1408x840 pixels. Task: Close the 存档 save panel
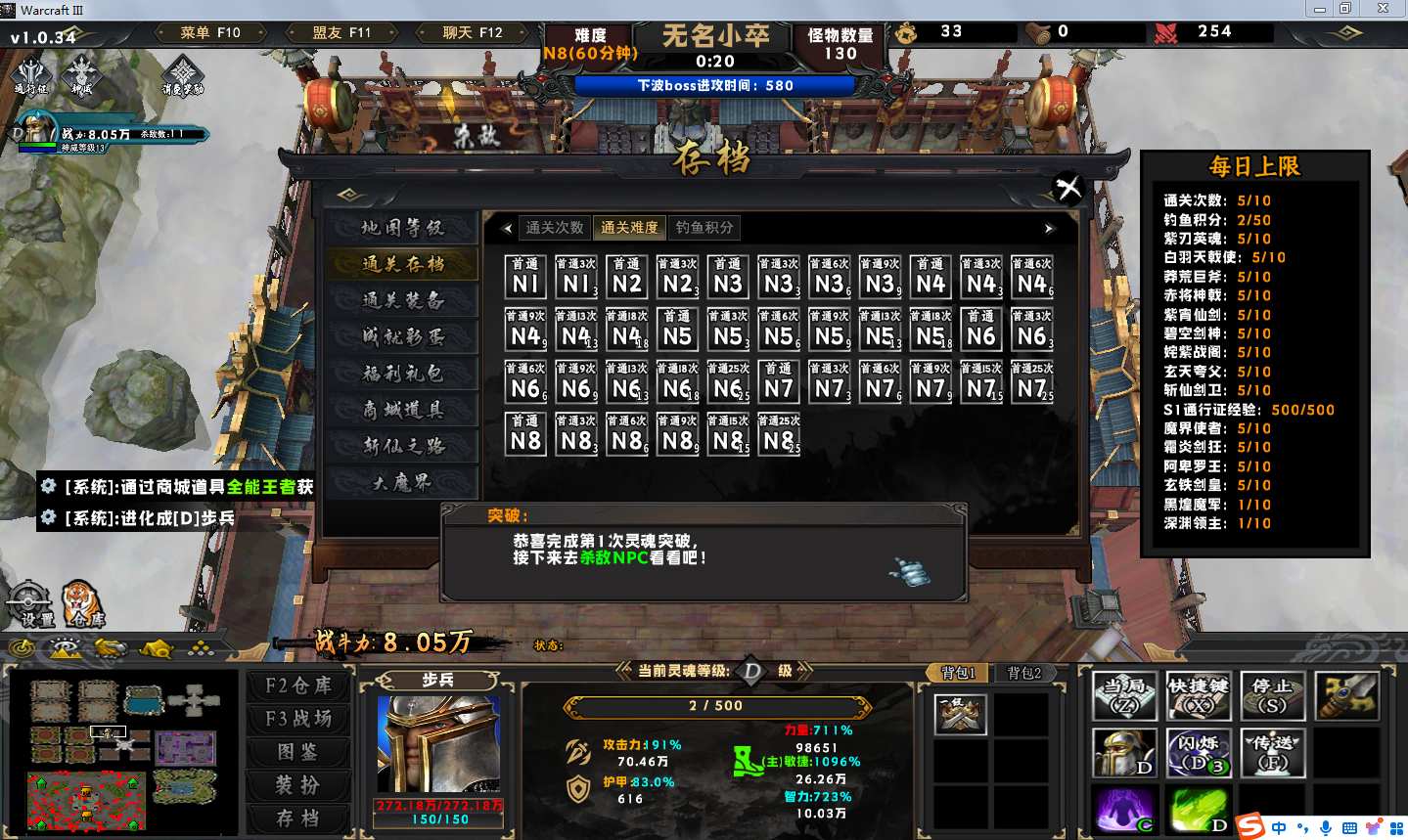(x=1068, y=187)
